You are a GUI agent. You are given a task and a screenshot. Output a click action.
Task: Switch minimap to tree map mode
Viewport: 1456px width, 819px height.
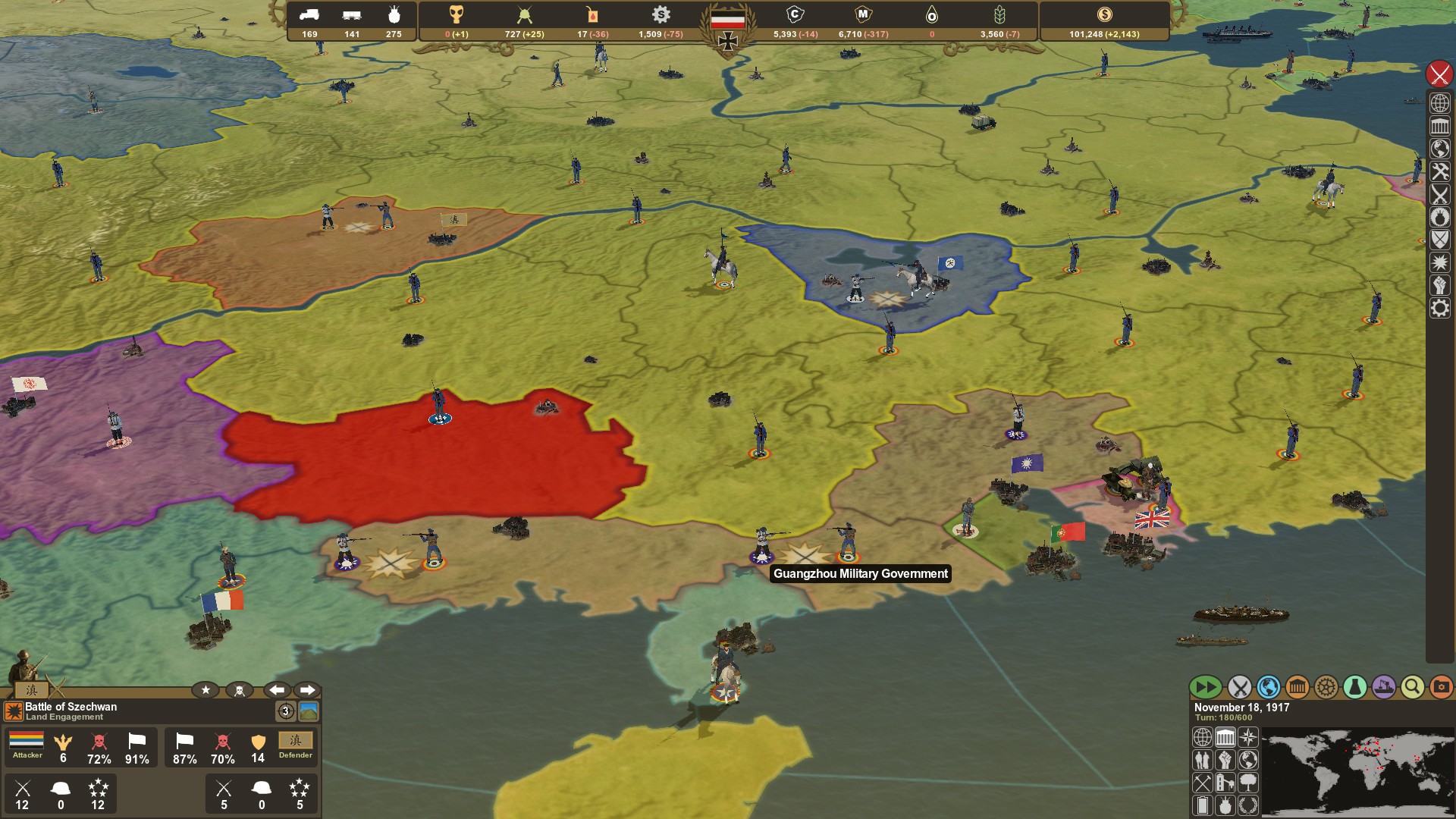click(x=1247, y=782)
